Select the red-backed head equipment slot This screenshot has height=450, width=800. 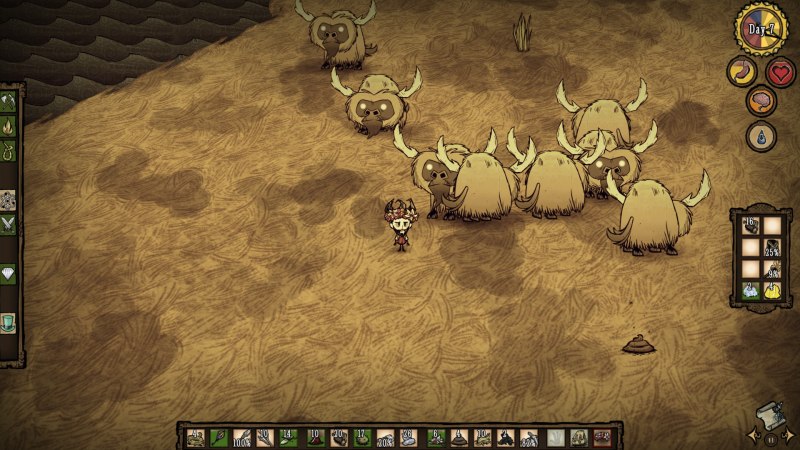[602, 437]
